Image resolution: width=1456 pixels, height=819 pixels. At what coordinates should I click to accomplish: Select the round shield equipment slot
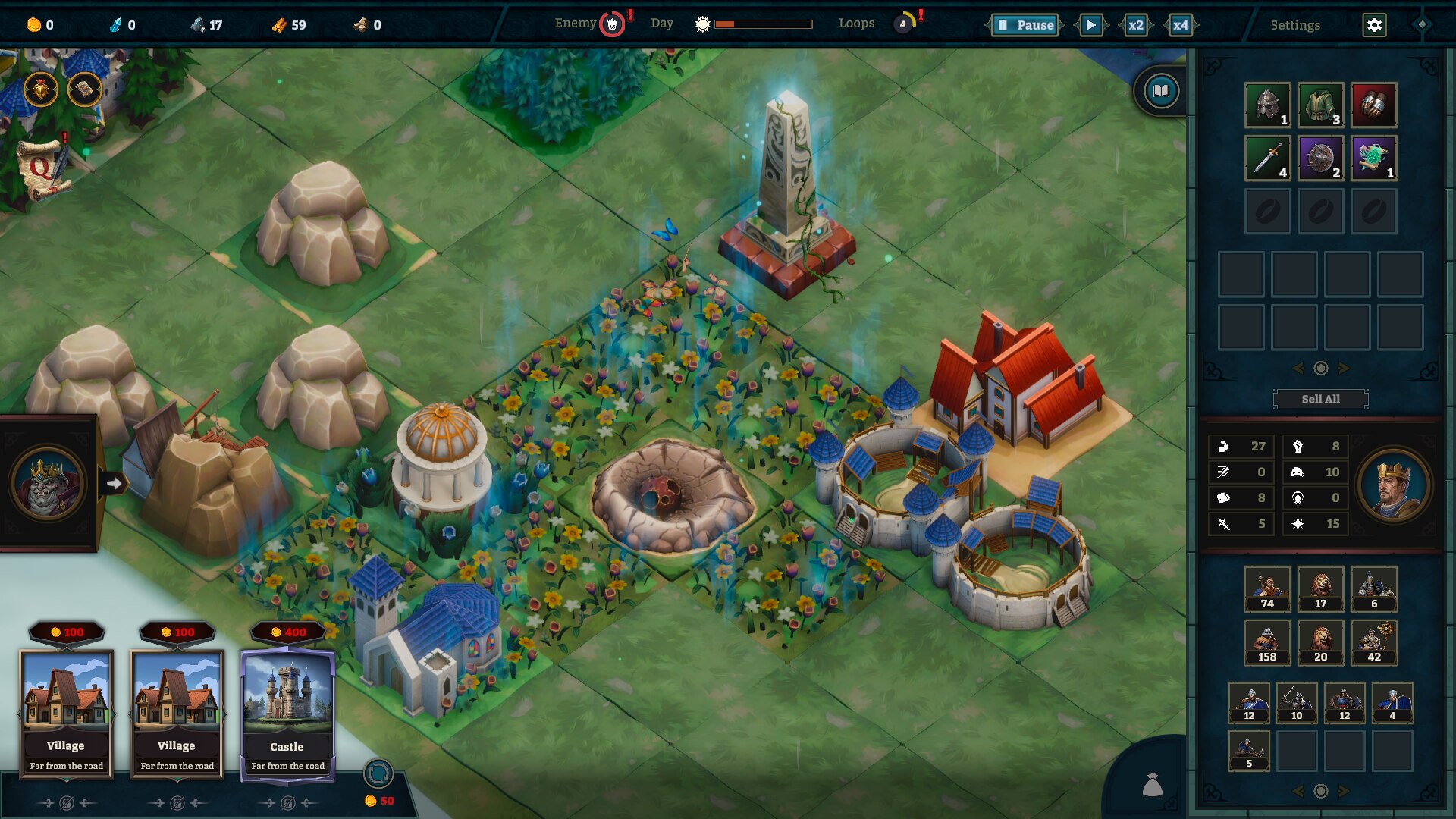[x=1320, y=158]
